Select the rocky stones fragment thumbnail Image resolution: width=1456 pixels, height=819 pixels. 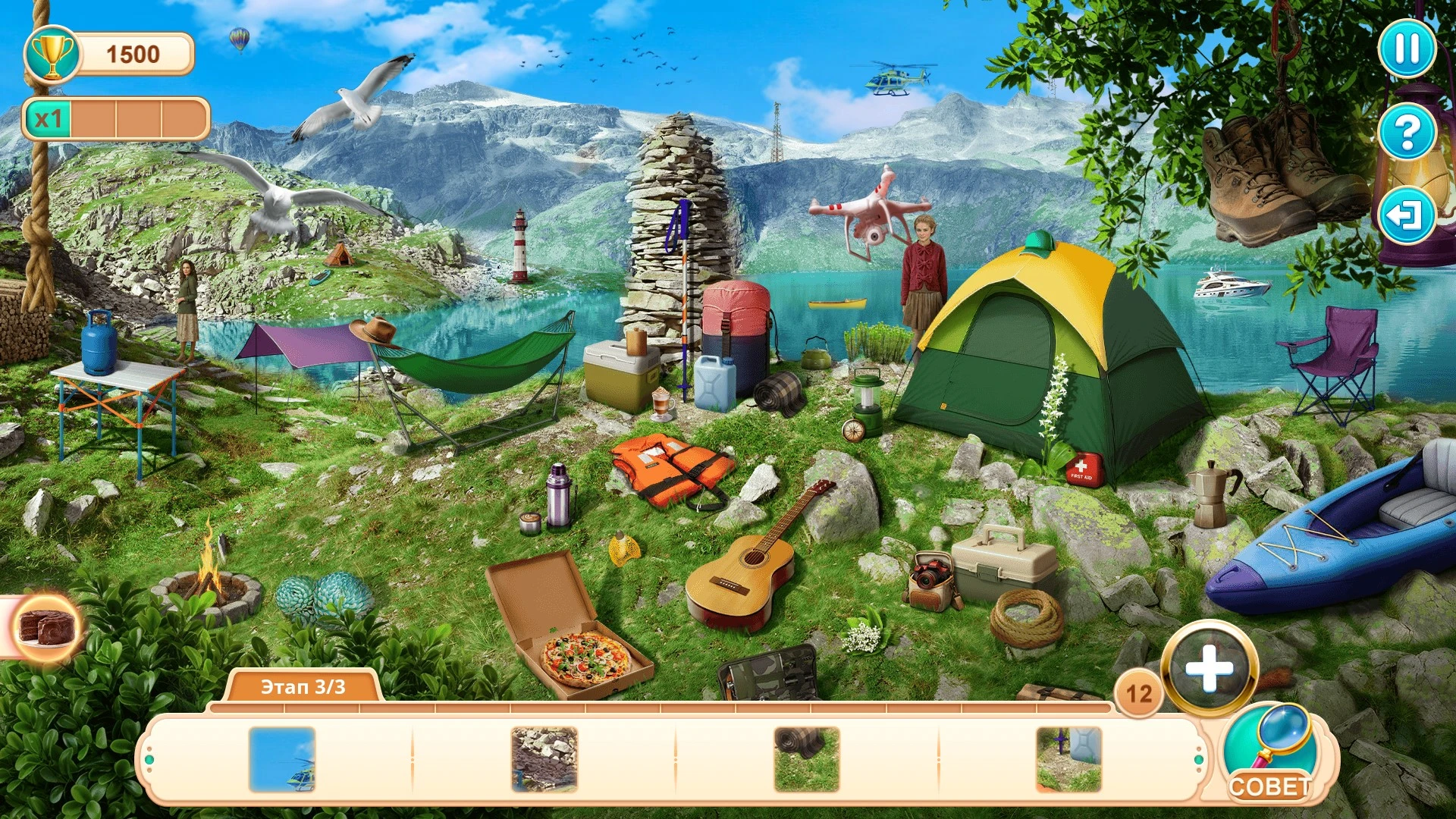544,759
